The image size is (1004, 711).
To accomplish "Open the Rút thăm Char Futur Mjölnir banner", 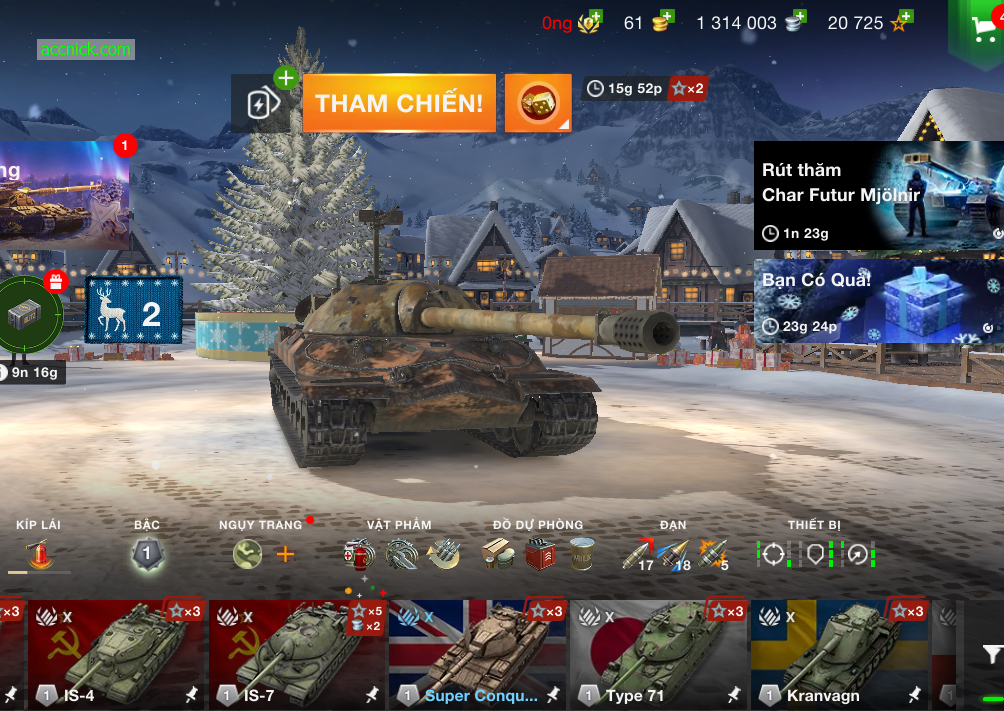I will point(878,196).
